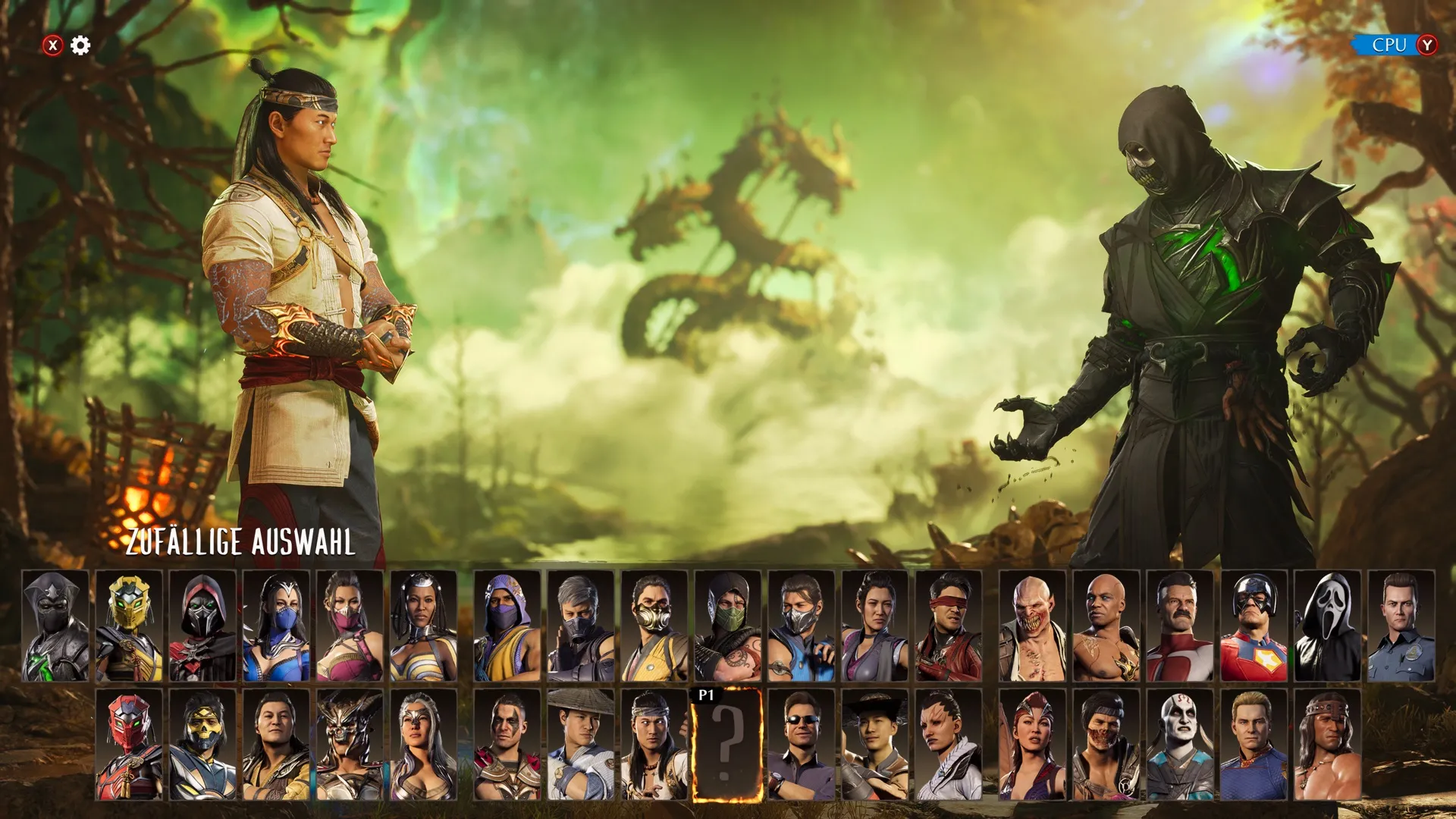The width and height of the screenshot is (1456, 819).
Task: Choose Peacemaker in the chrome helmet
Action: [x=1254, y=626]
